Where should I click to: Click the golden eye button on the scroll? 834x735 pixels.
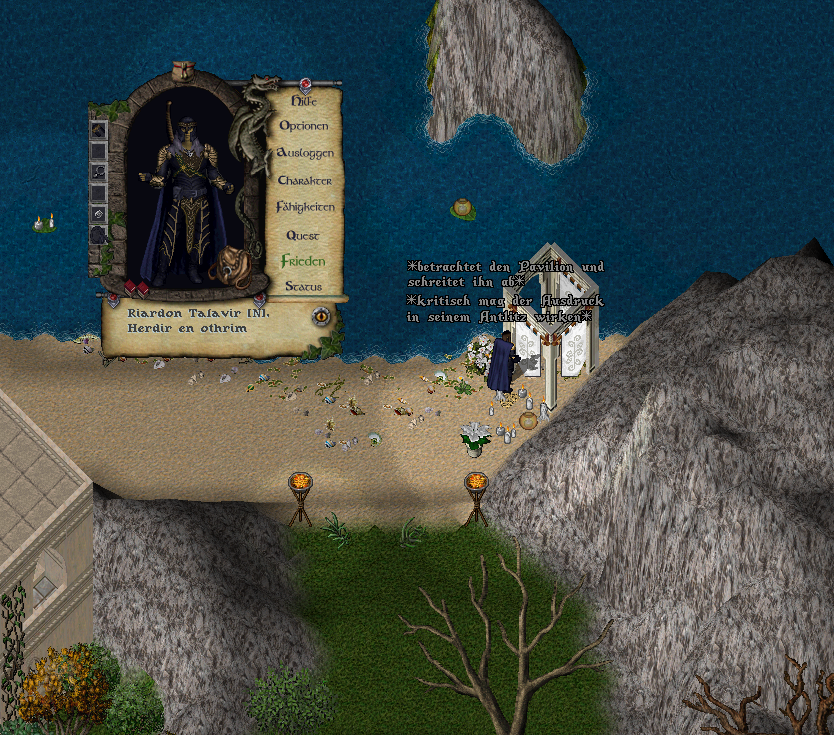(x=322, y=317)
